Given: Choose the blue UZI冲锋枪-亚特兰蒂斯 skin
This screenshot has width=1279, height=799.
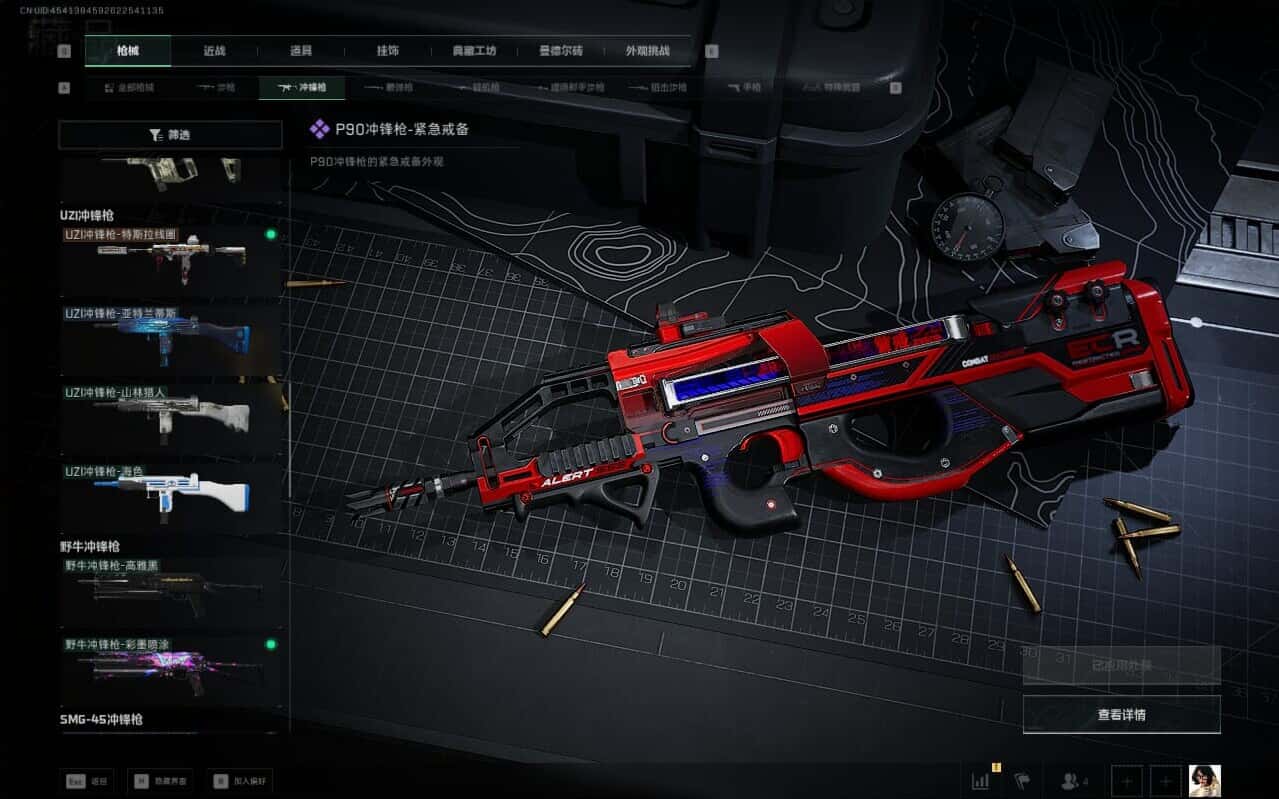Looking at the screenshot, I should (170, 338).
